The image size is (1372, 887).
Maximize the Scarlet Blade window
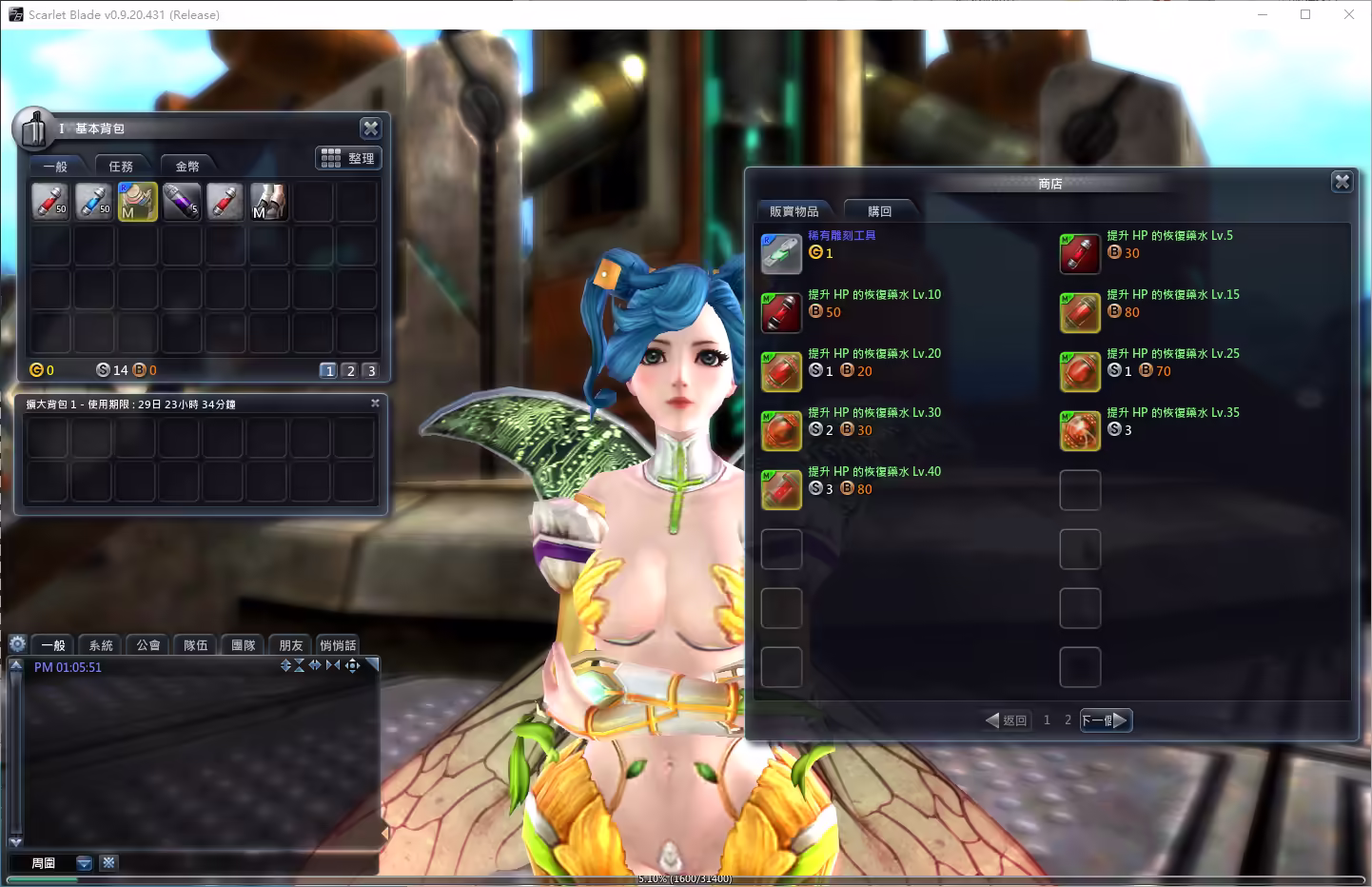[1305, 14]
